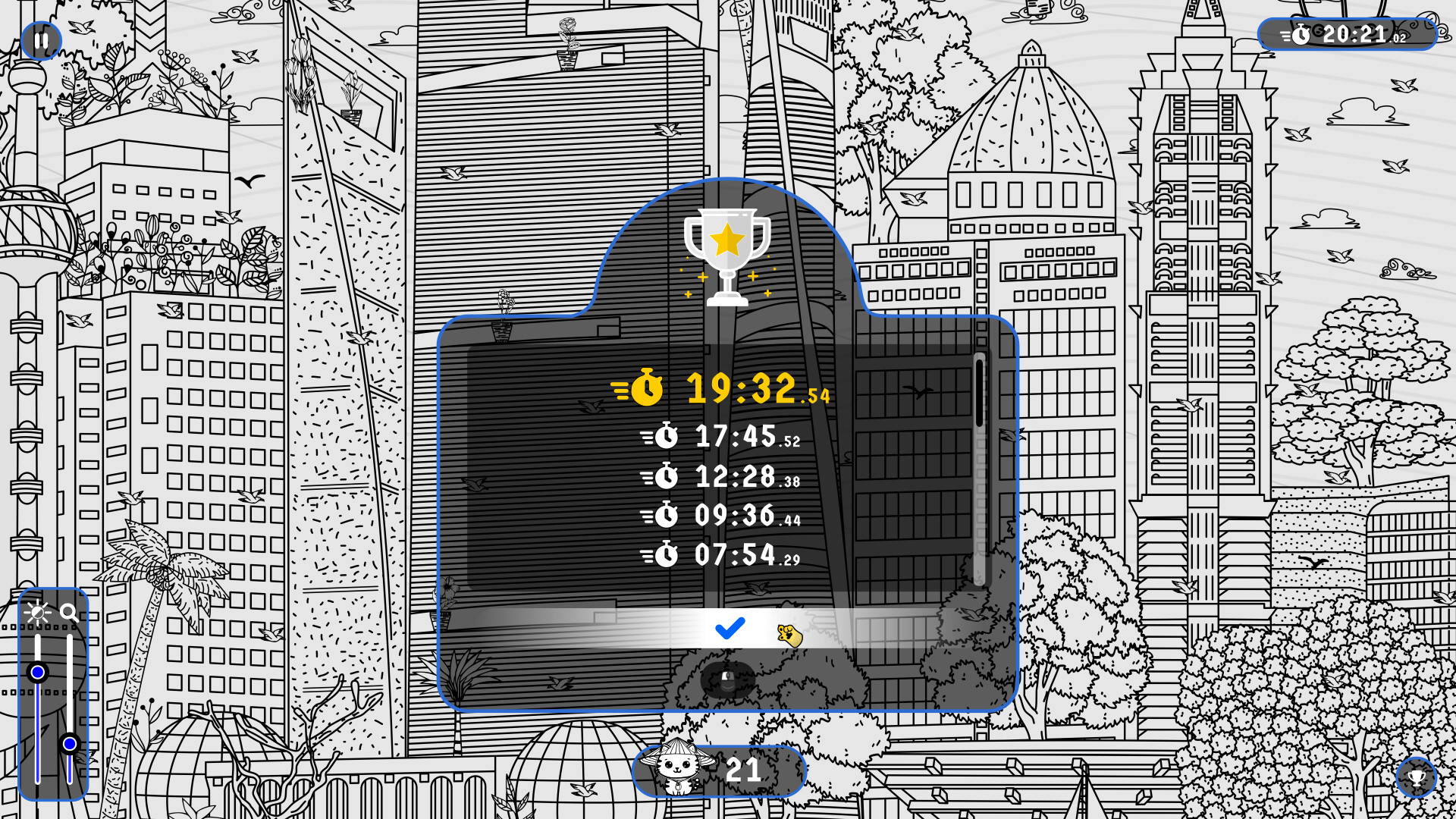Adjust the brightness slider handle
1456x819 pixels.
click(39, 671)
